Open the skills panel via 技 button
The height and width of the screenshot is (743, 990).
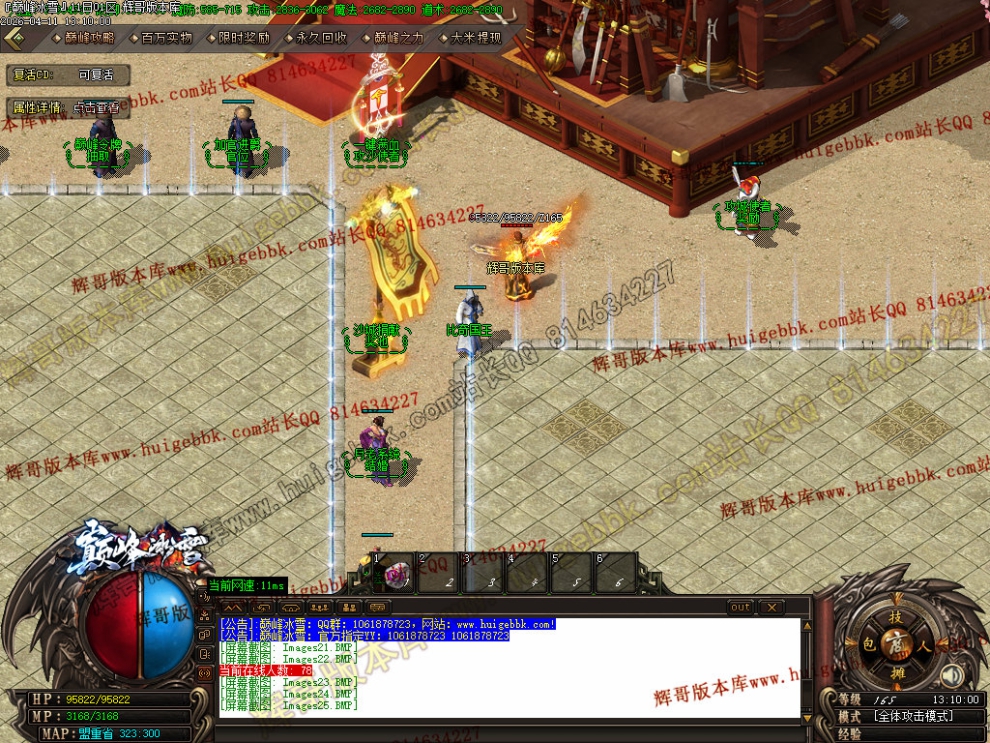pos(896,618)
